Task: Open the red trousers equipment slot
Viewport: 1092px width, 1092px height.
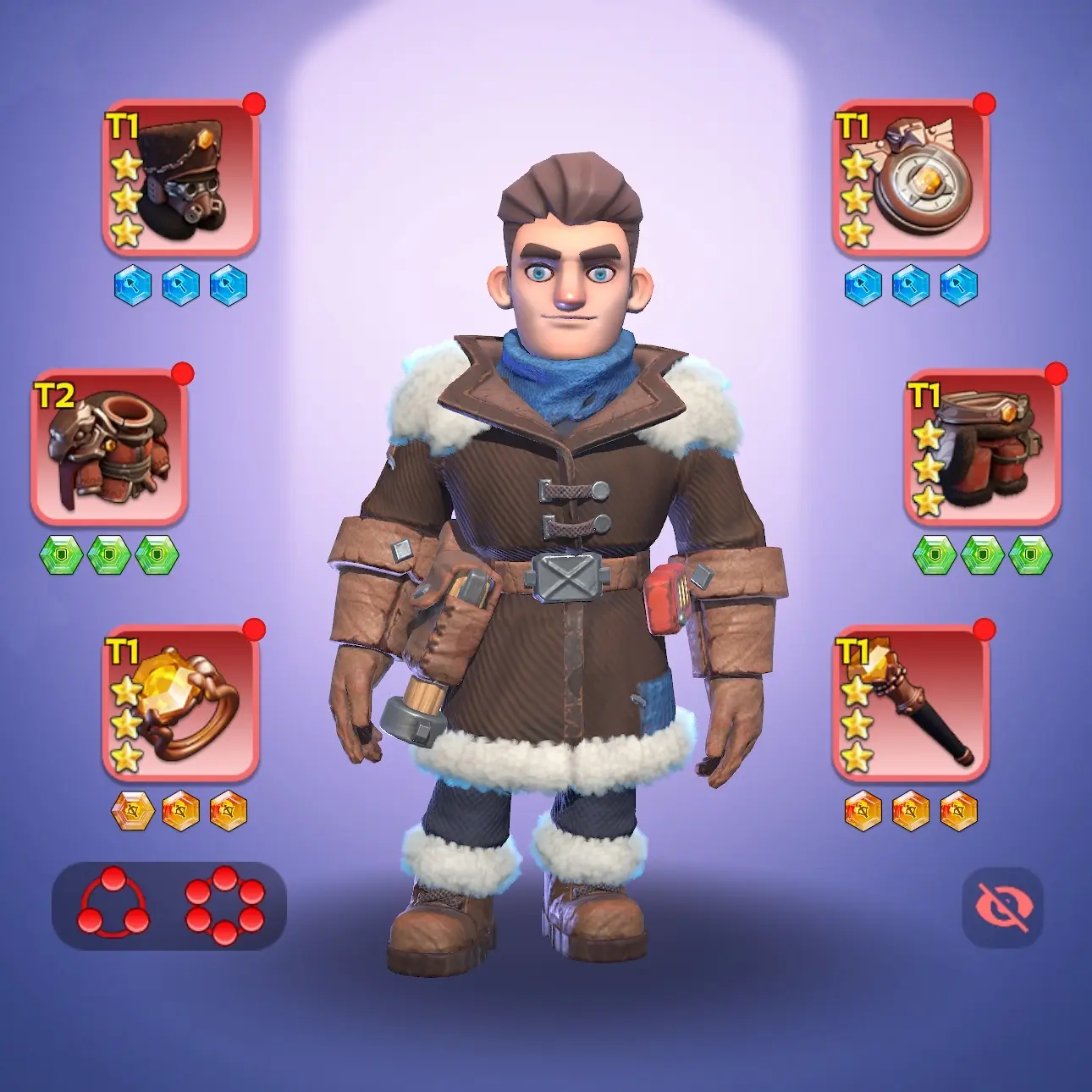Action: 982,448
